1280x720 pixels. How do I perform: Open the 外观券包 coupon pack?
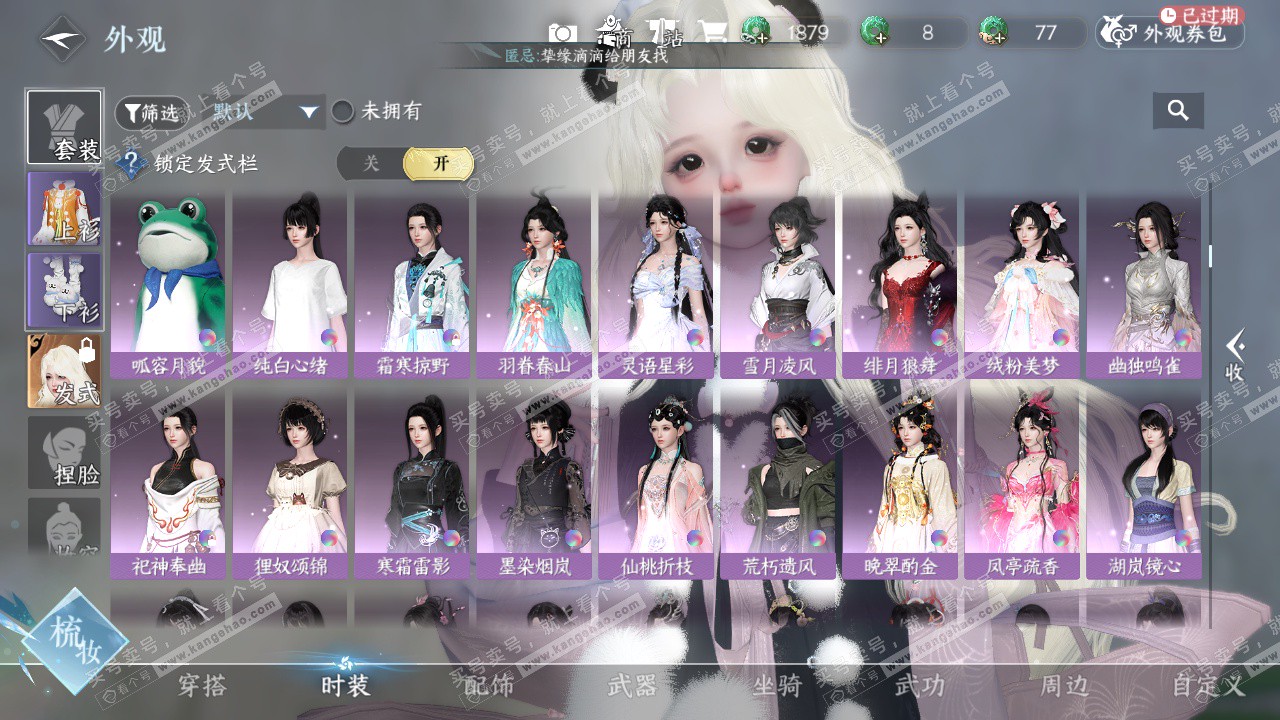pos(1170,34)
